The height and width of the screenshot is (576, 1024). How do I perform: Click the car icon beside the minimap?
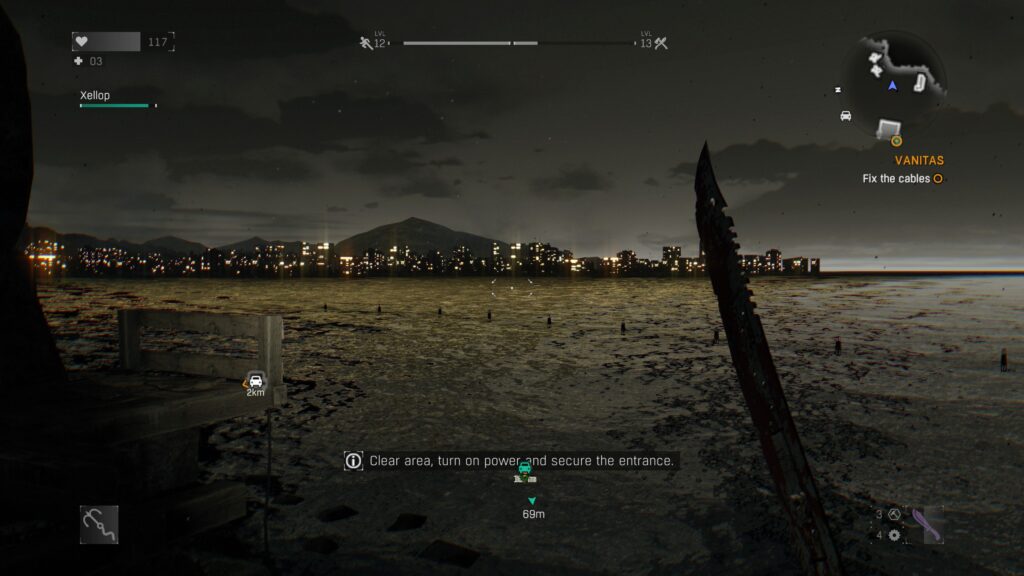tap(846, 116)
